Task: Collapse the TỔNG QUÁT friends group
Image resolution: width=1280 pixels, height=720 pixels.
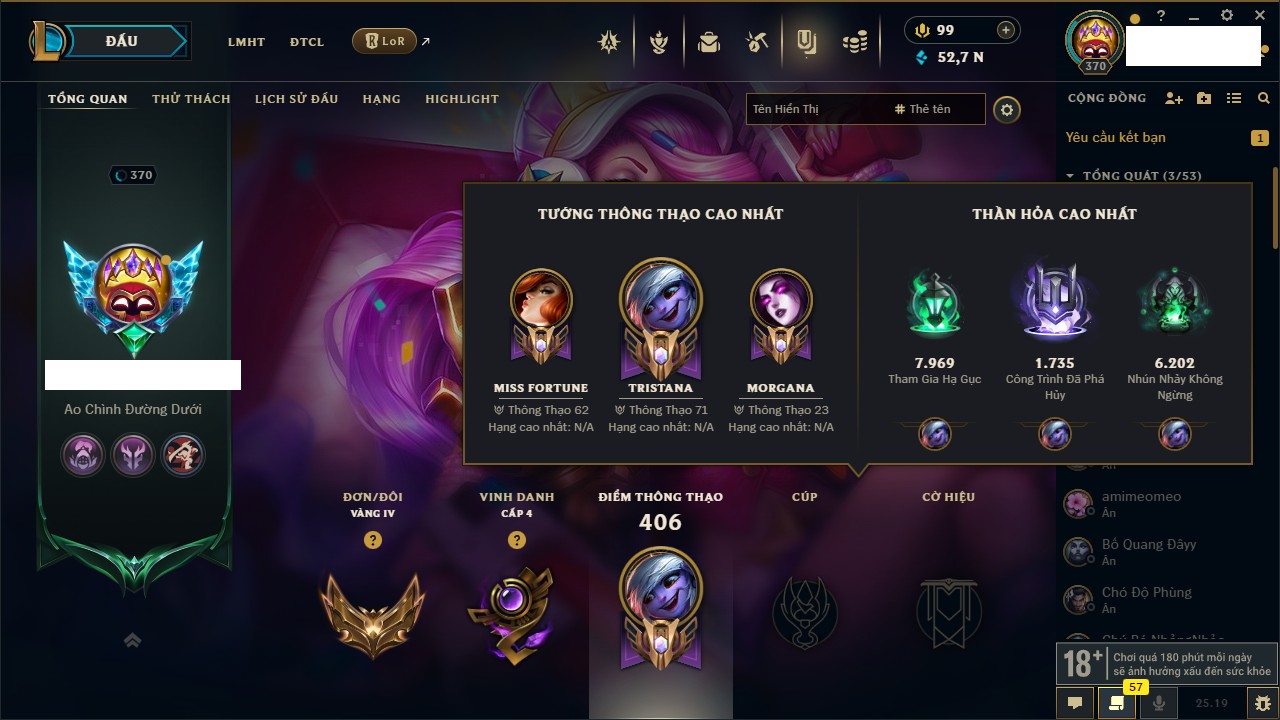Action: [1070, 176]
